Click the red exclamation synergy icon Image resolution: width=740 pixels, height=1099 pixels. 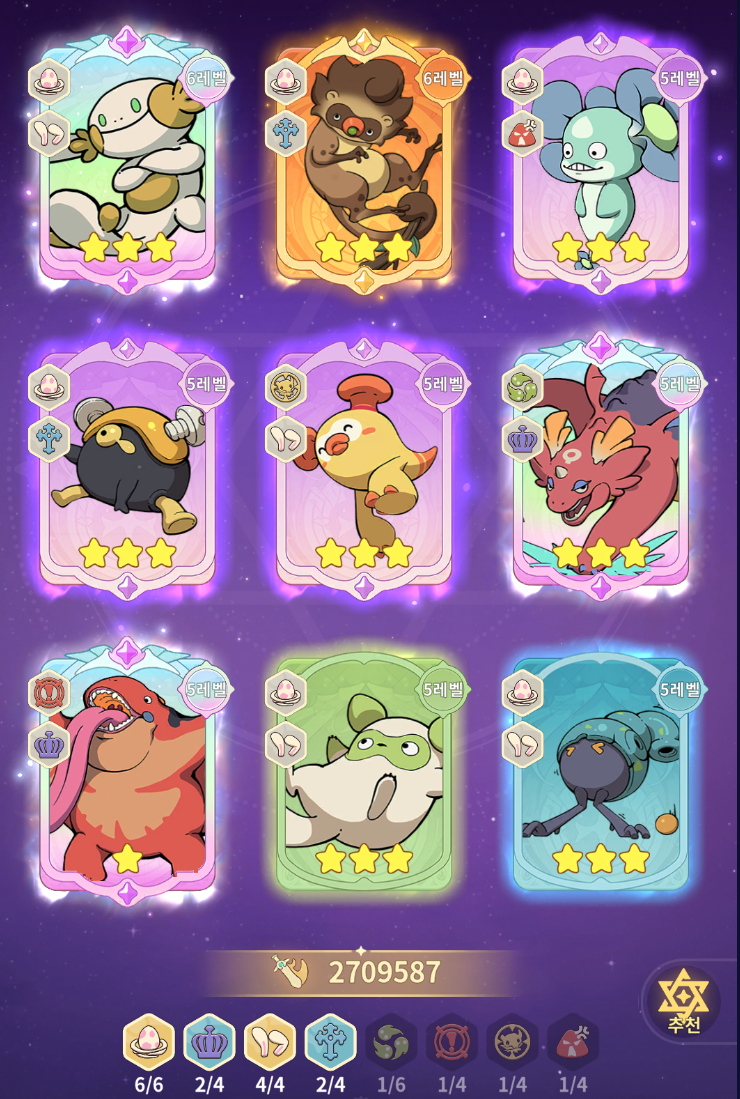451,1042
